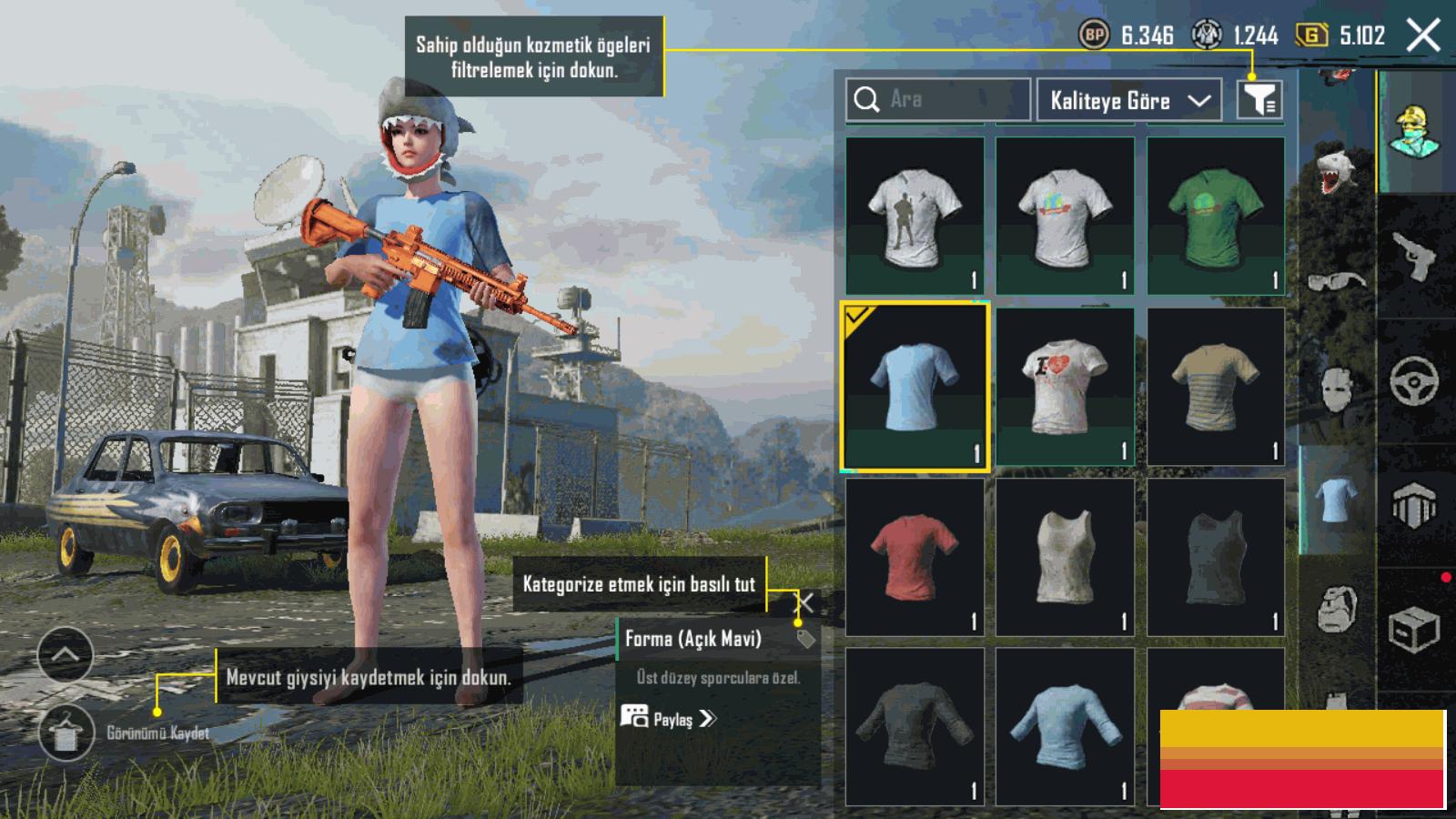Pick the tan striped T-shirt
The height and width of the screenshot is (819, 1456).
click(x=1215, y=386)
